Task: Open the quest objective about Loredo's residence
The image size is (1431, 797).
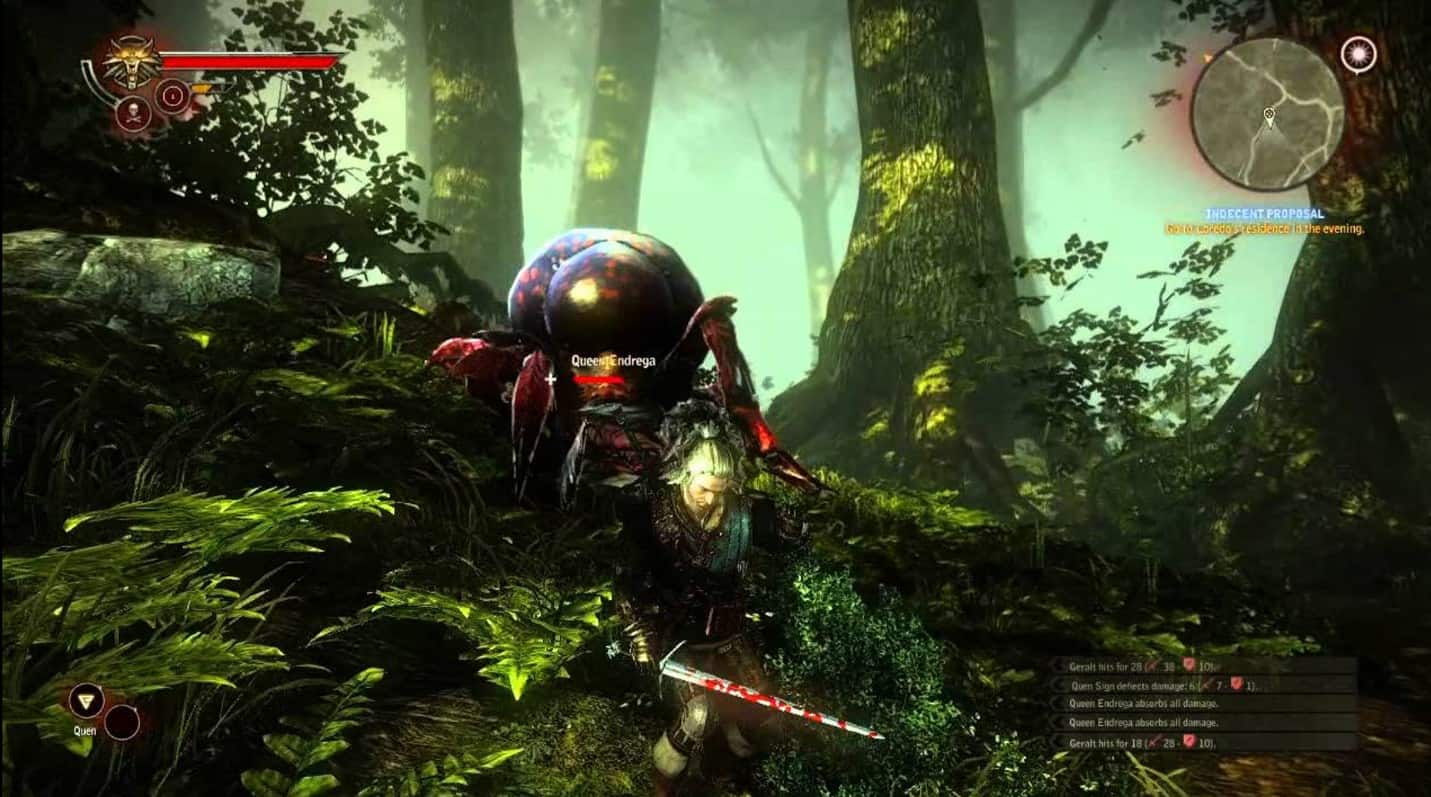Action: (x=1265, y=228)
